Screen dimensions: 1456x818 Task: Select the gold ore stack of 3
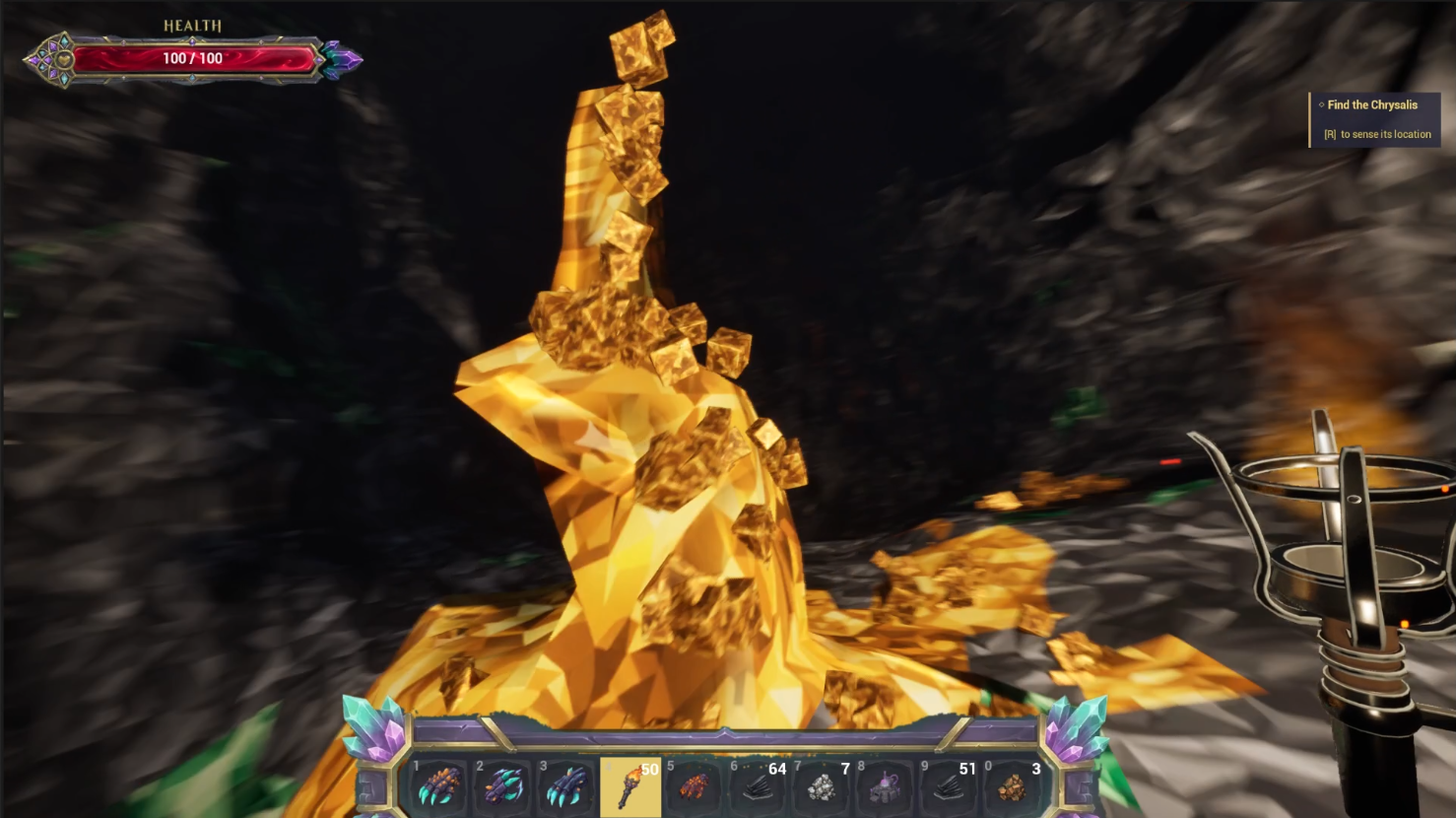click(x=1013, y=785)
